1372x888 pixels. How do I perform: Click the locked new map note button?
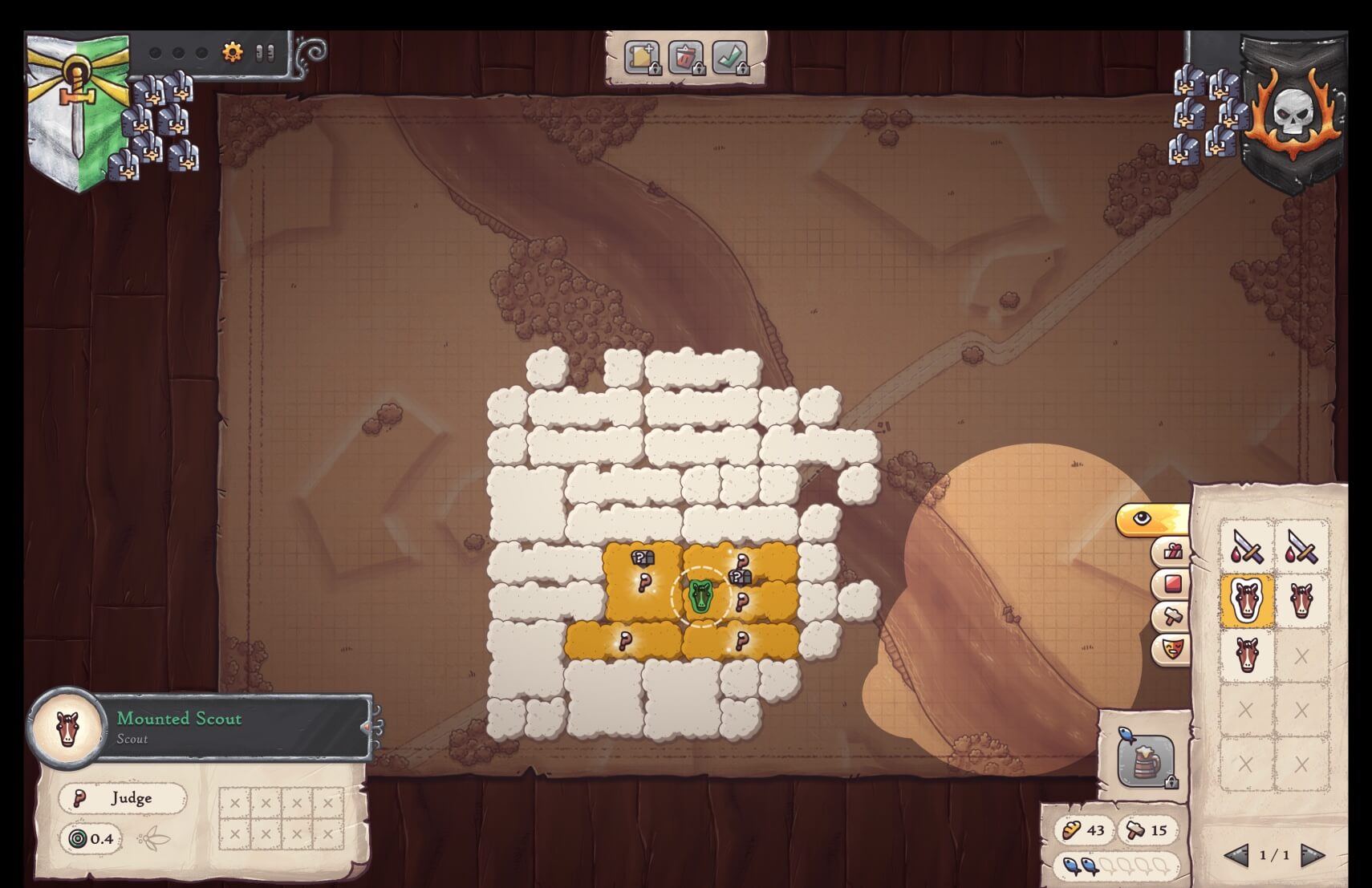click(641, 58)
